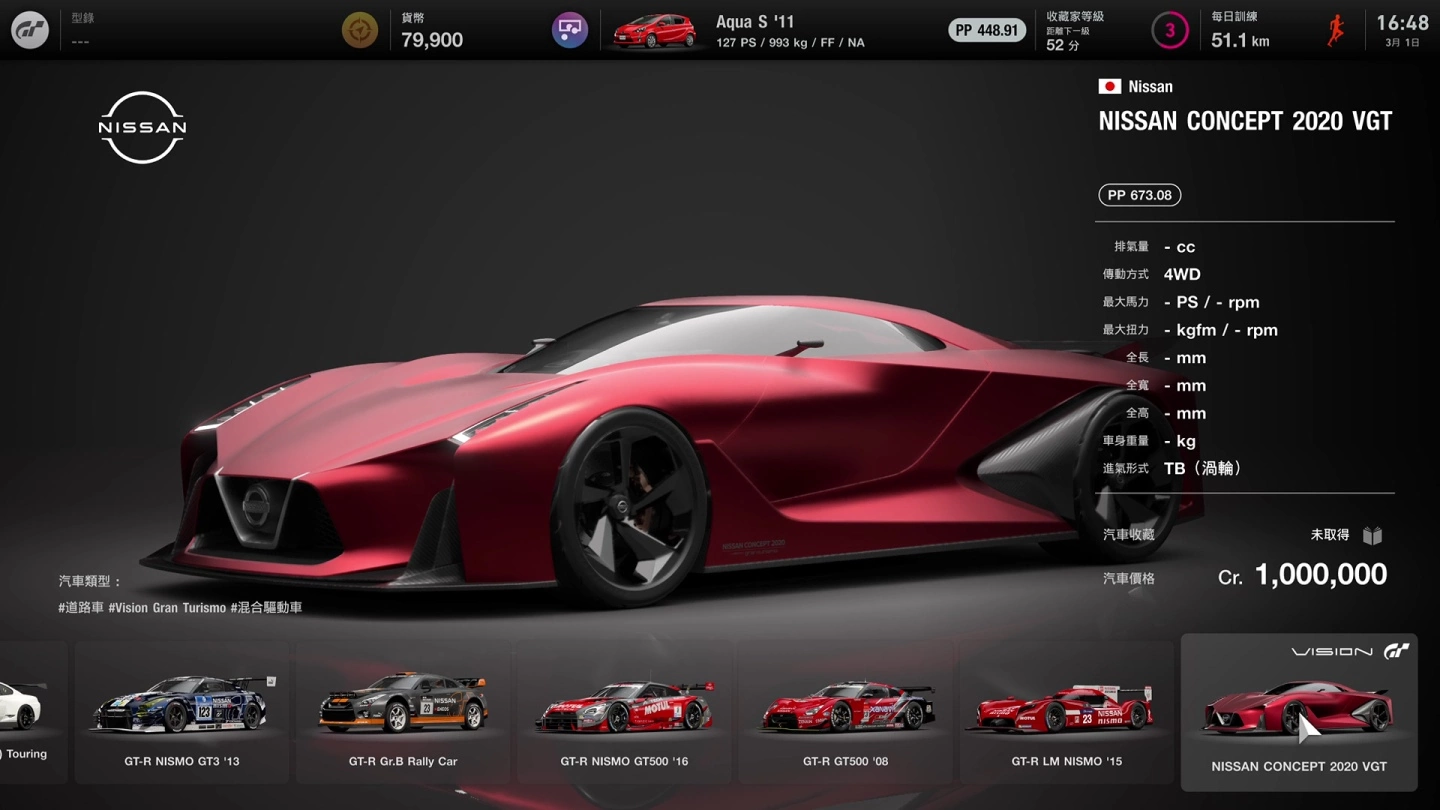The image size is (1440, 810).
Task: Click the gold credits coin icon
Action: 360,30
